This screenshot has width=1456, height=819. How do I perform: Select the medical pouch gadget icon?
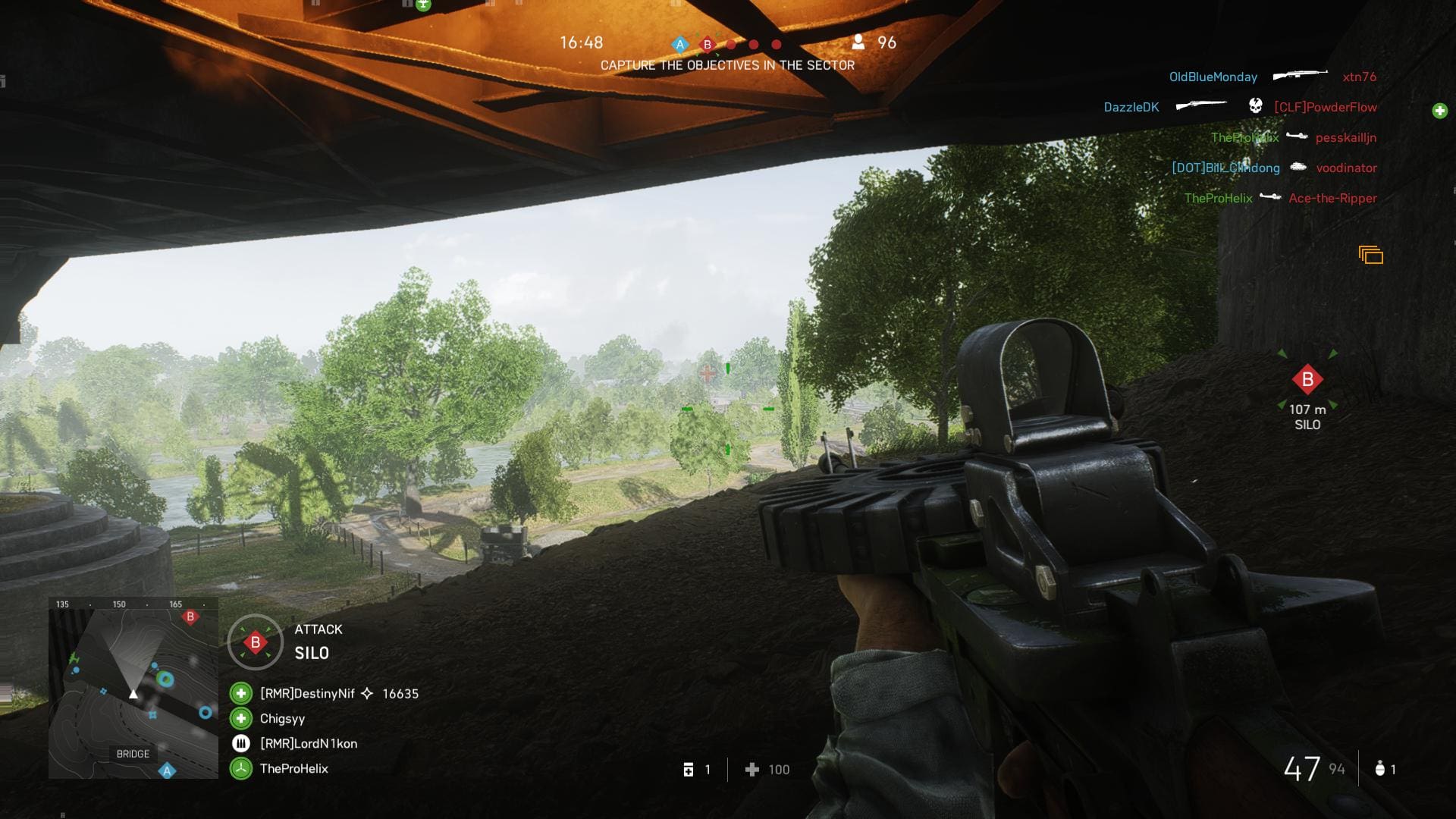pyautogui.click(x=689, y=770)
